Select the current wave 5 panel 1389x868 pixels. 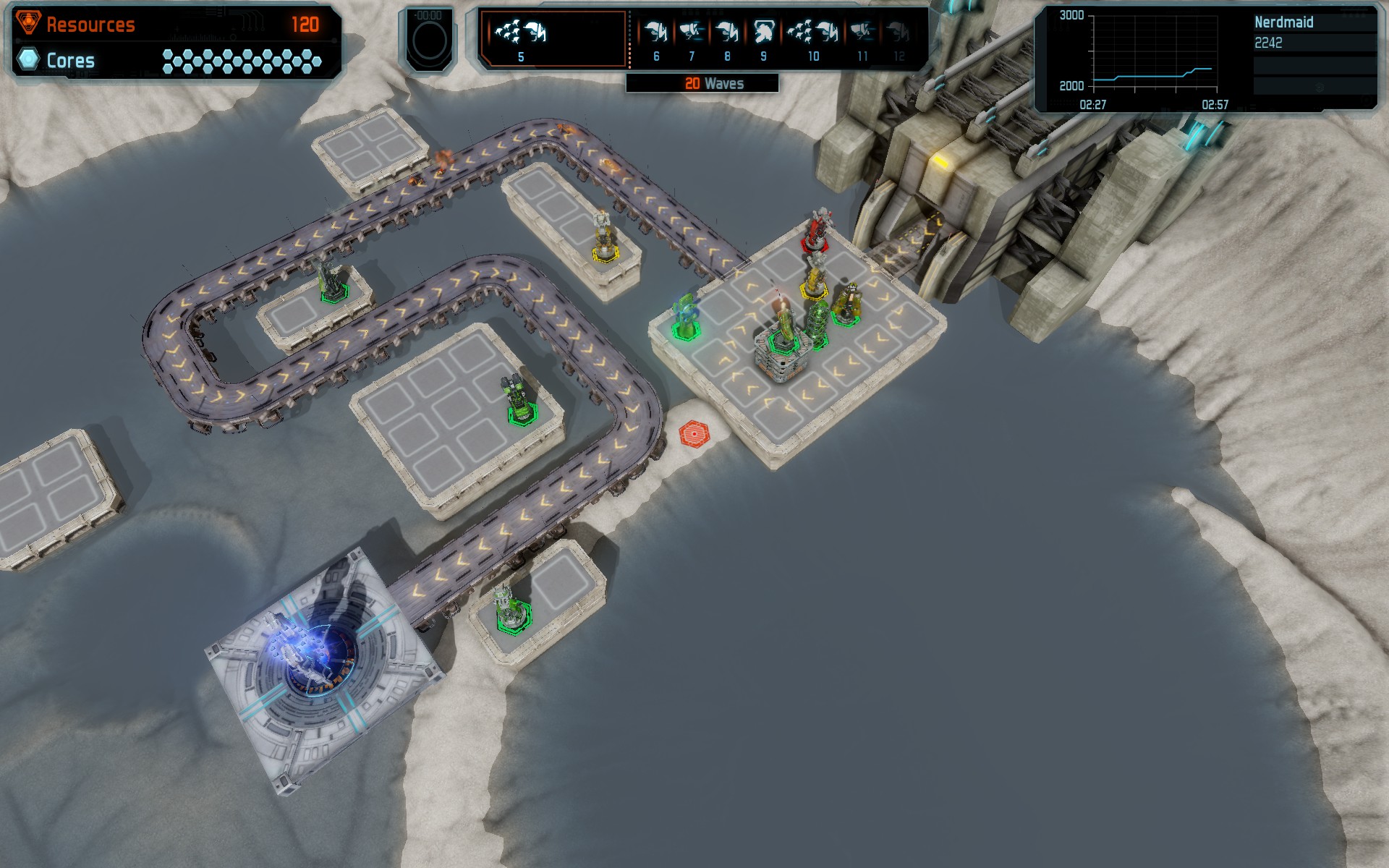553,39
